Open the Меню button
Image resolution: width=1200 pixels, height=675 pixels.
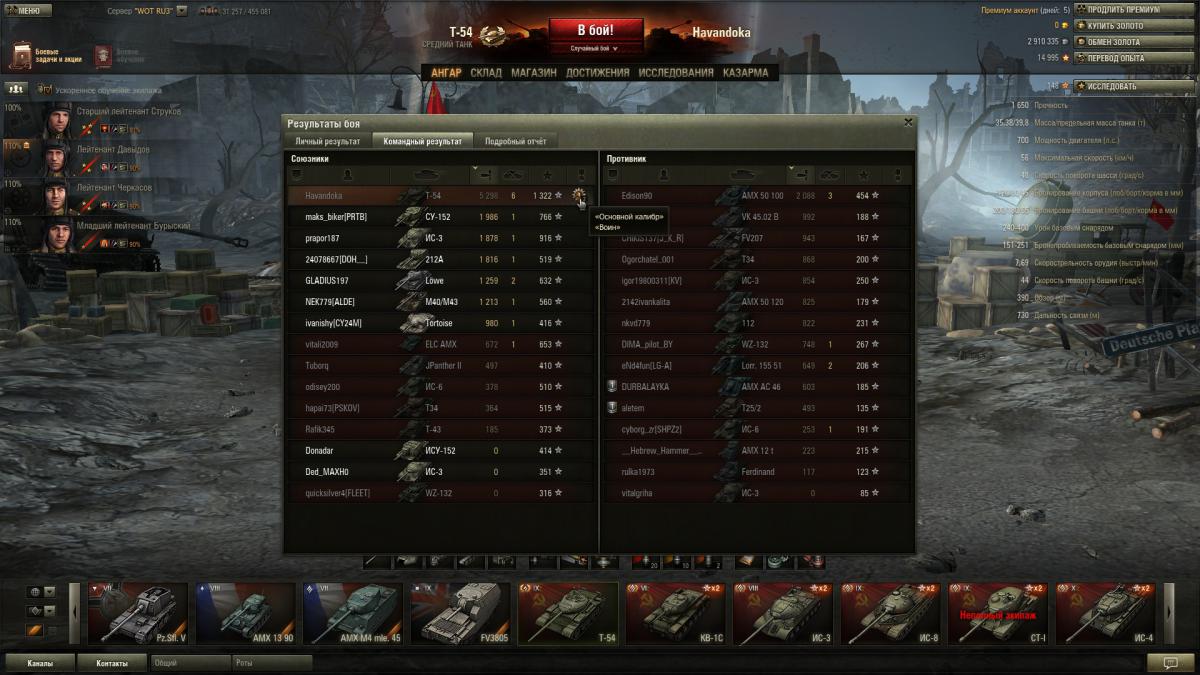pyautogui.click(x=28, y=10)
